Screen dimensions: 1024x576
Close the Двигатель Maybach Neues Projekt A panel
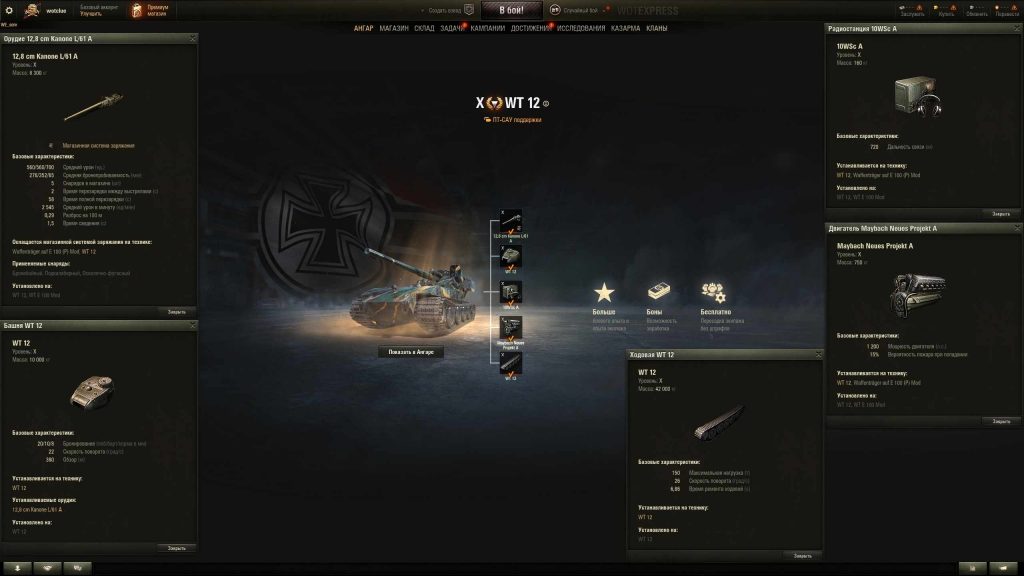pos(1001,421)
